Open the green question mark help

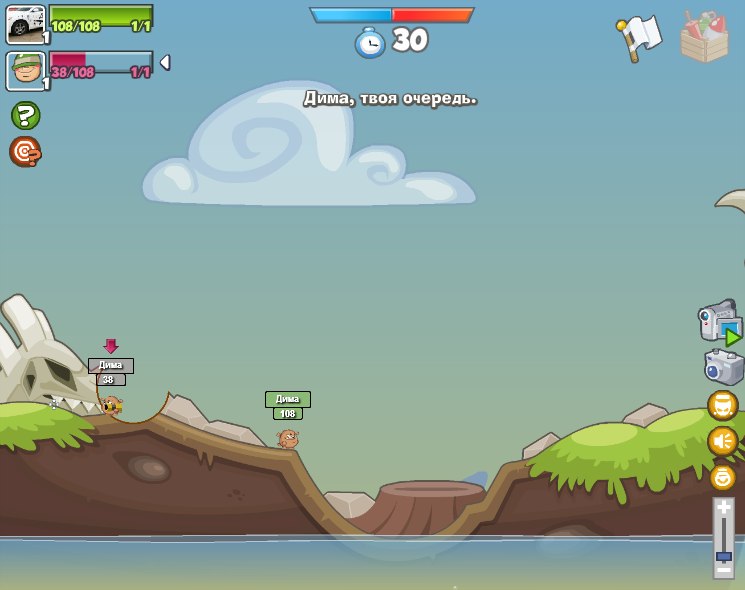tap(25, 115)
